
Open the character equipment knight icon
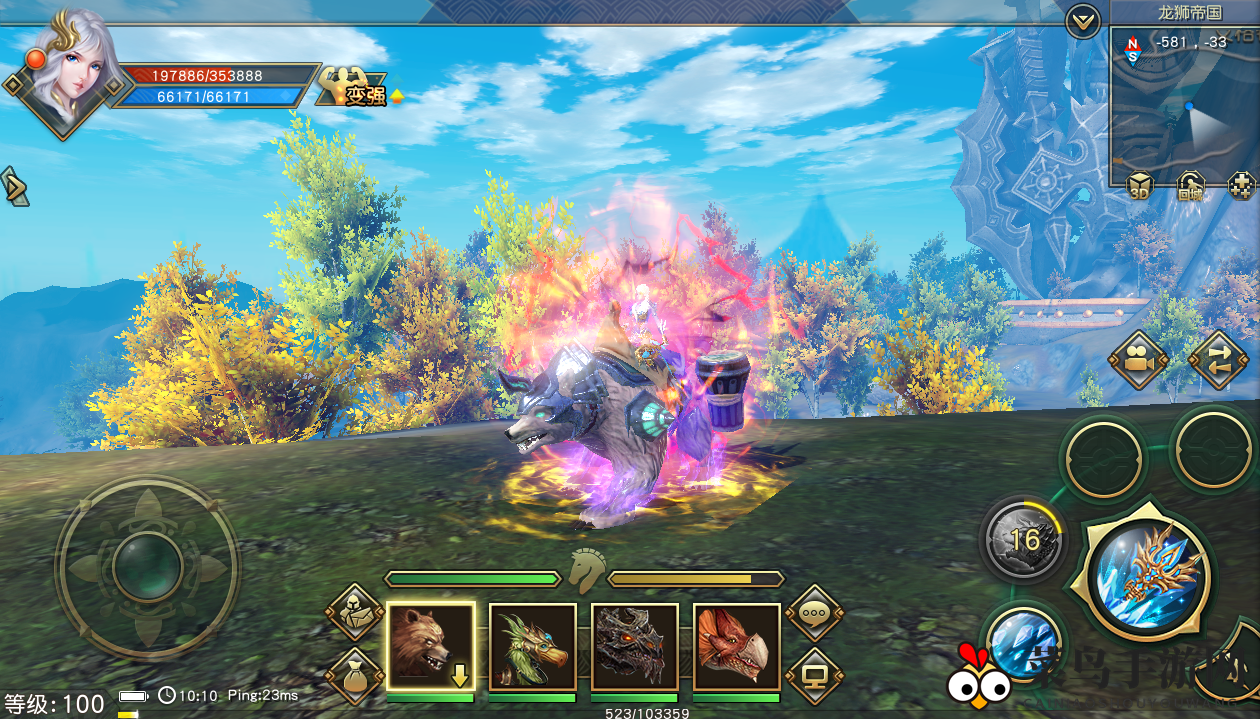[x=355, y=611]
